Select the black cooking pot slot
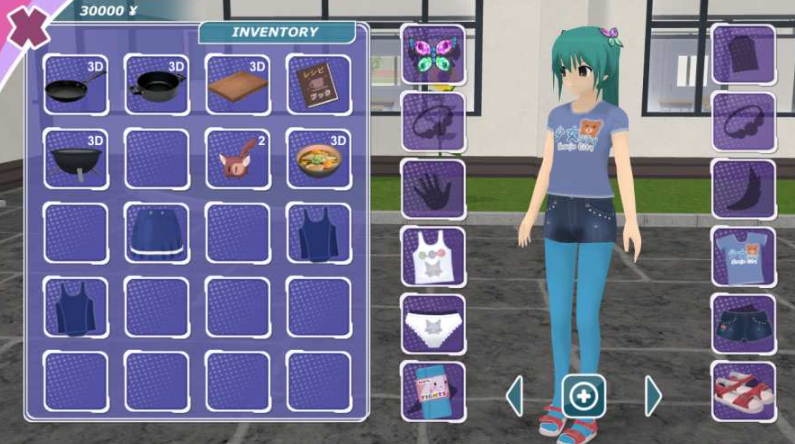 pos(157,85)
